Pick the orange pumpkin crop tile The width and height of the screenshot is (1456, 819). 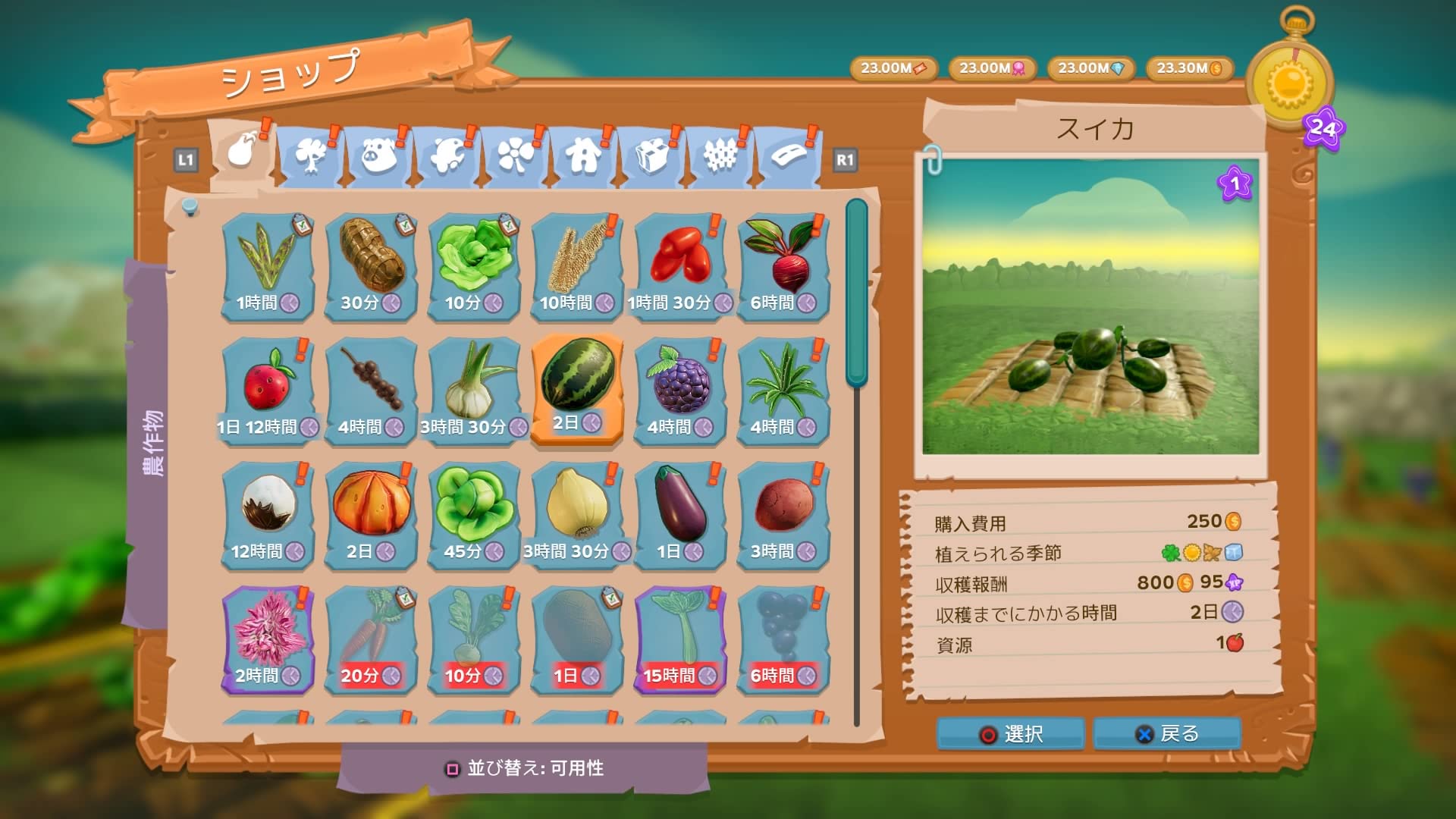(371, 514)
